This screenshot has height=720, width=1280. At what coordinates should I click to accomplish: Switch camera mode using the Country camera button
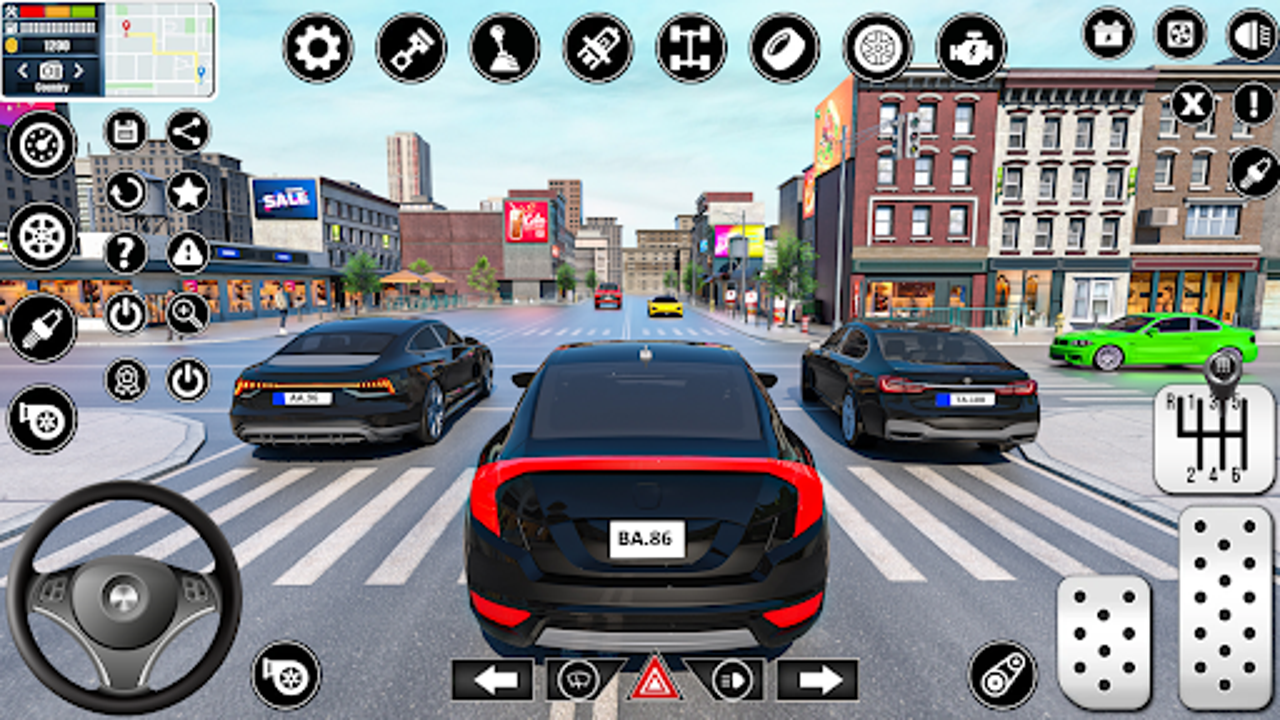click(x=51, y=72)
